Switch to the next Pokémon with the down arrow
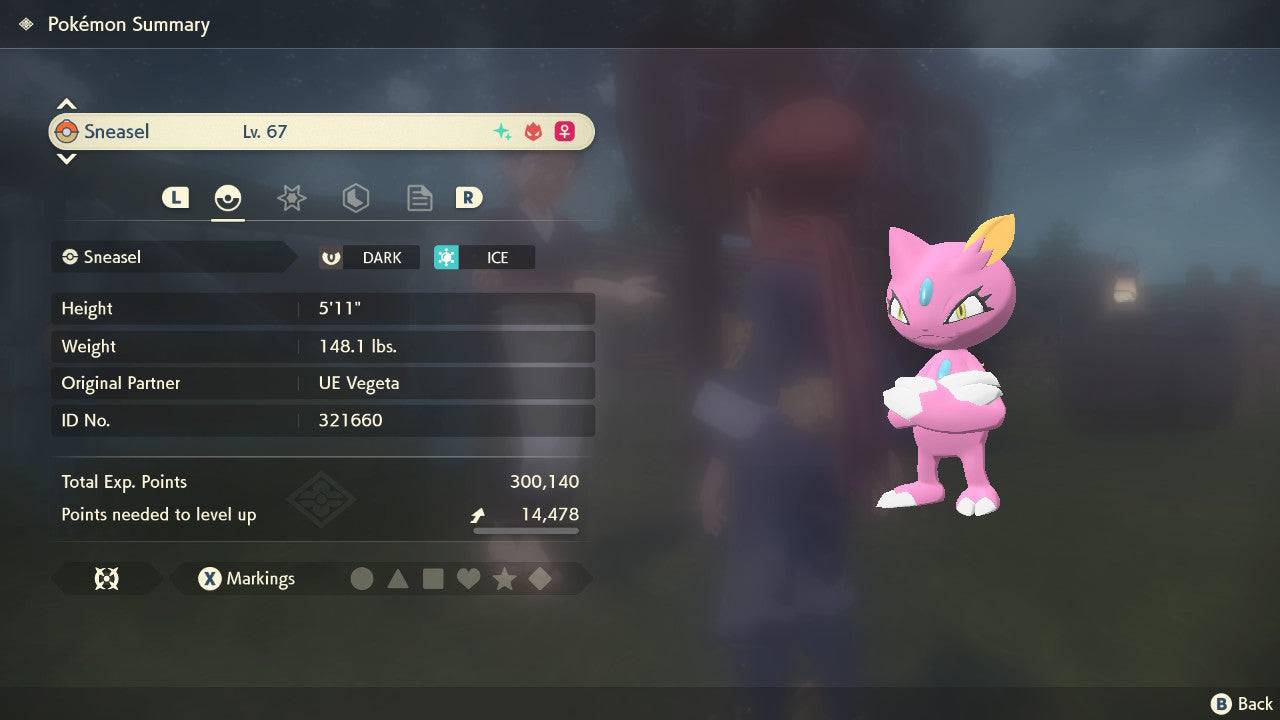This screenshot has width=1280, height=720. pyautogui.click(x=66, y=158)
